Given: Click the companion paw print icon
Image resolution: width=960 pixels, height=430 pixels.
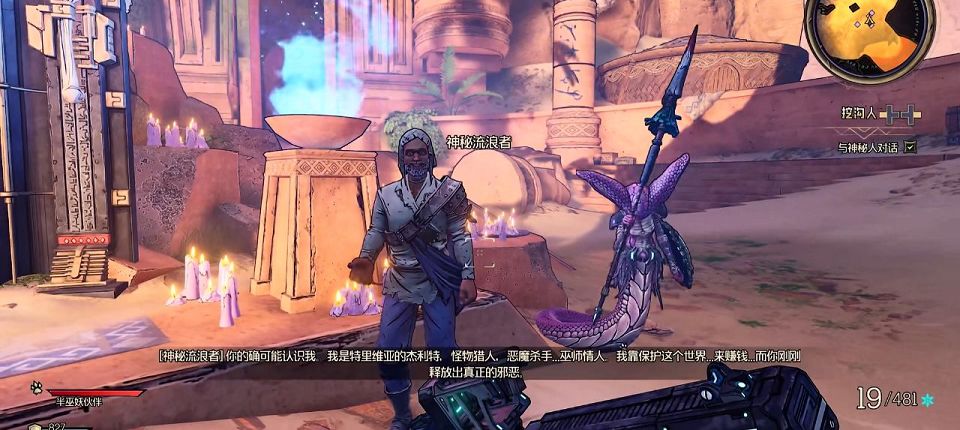Looking at the screenshot, I should tap(36, 386).
